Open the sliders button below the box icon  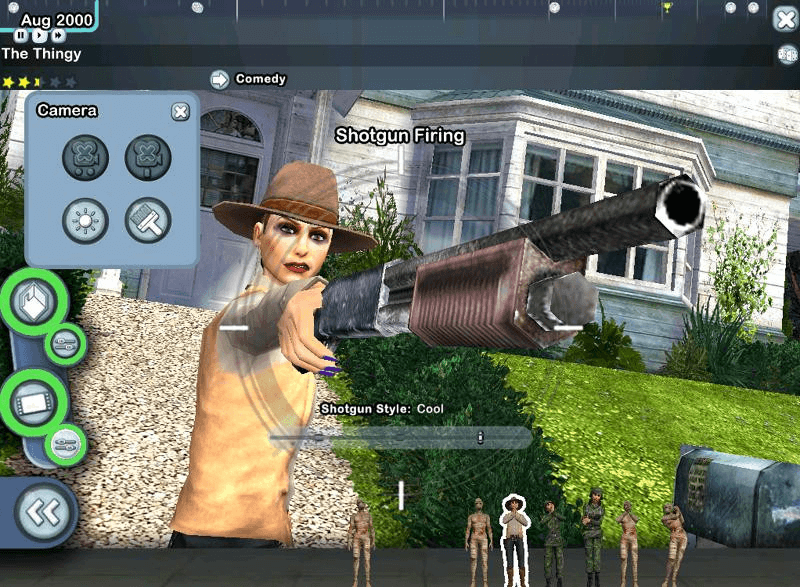(67, 344)
